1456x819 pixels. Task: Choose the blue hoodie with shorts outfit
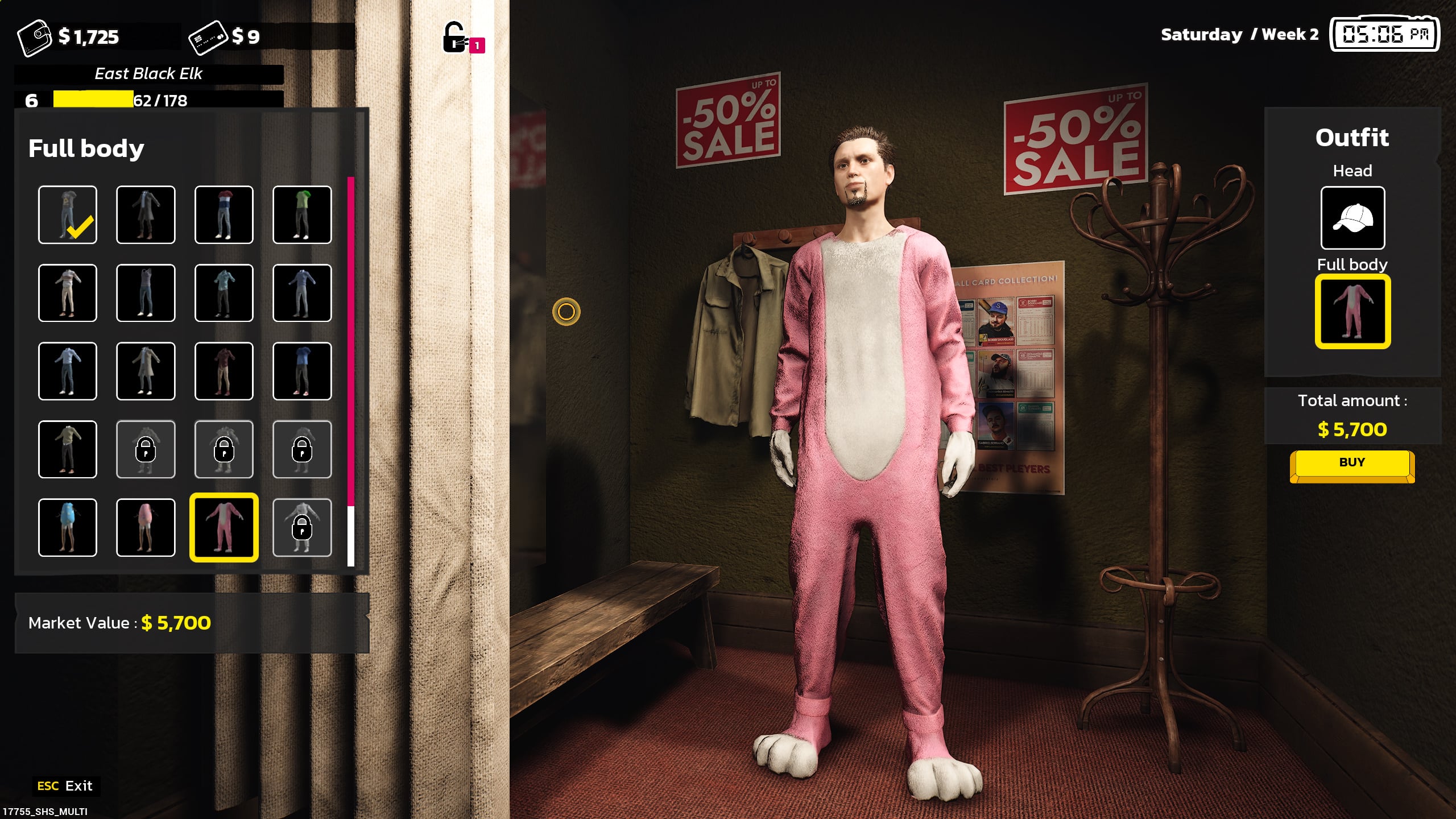click(68, 528)
